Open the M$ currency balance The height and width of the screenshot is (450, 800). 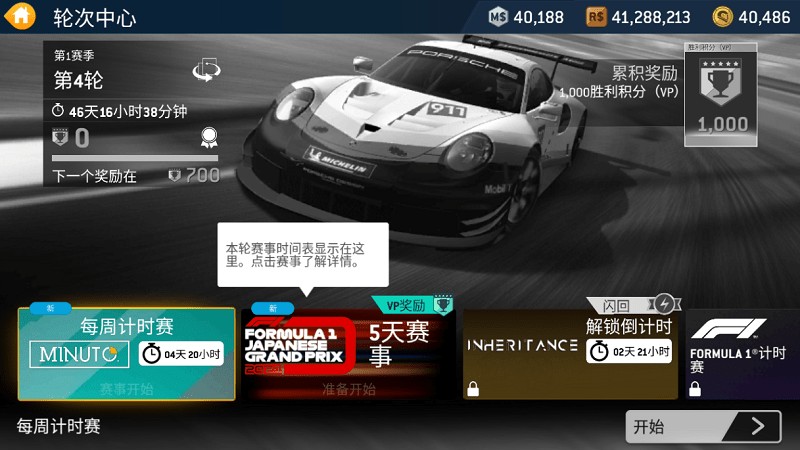(x=527, y=17)
